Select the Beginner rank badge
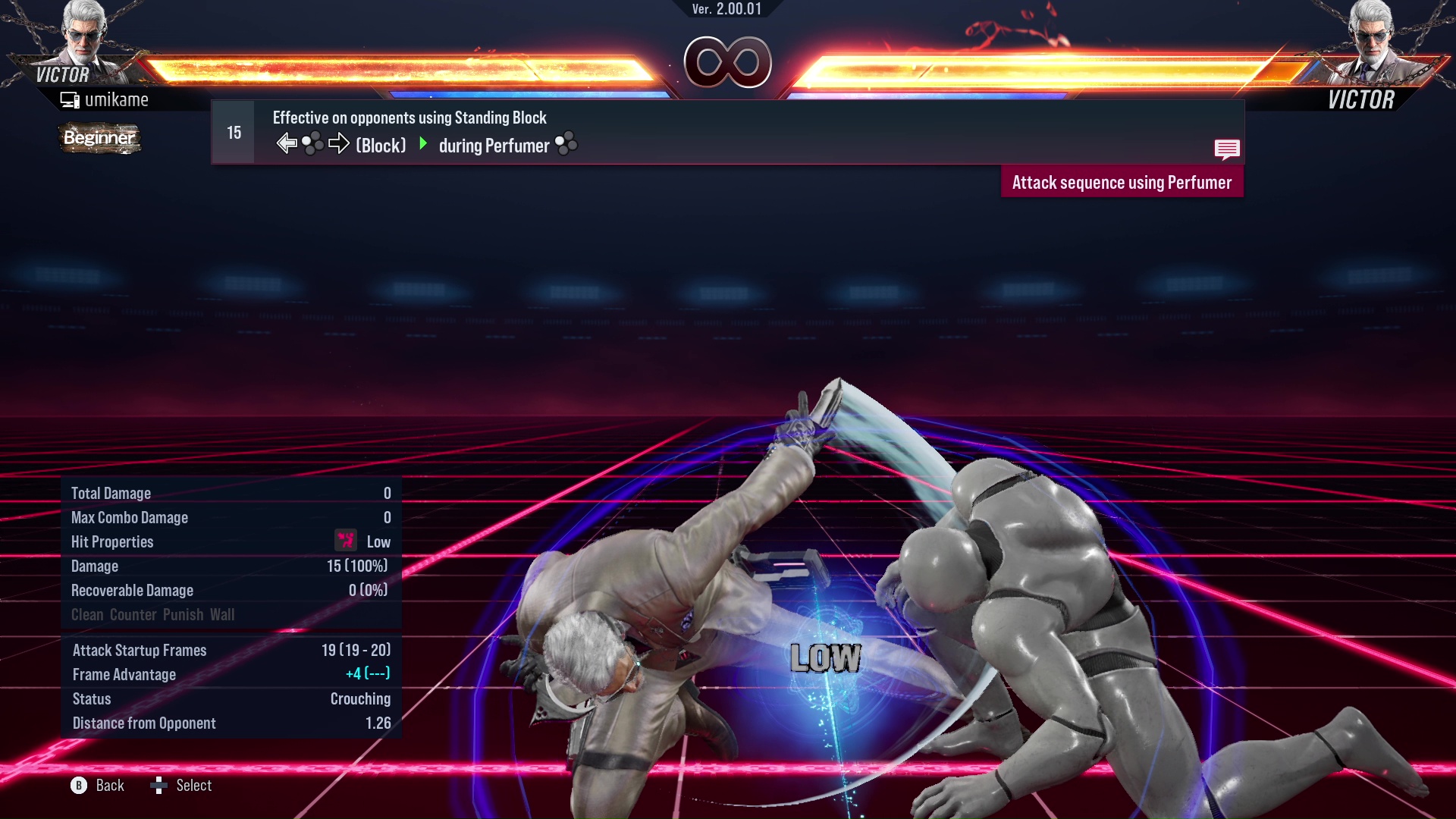 click(99, 139)
